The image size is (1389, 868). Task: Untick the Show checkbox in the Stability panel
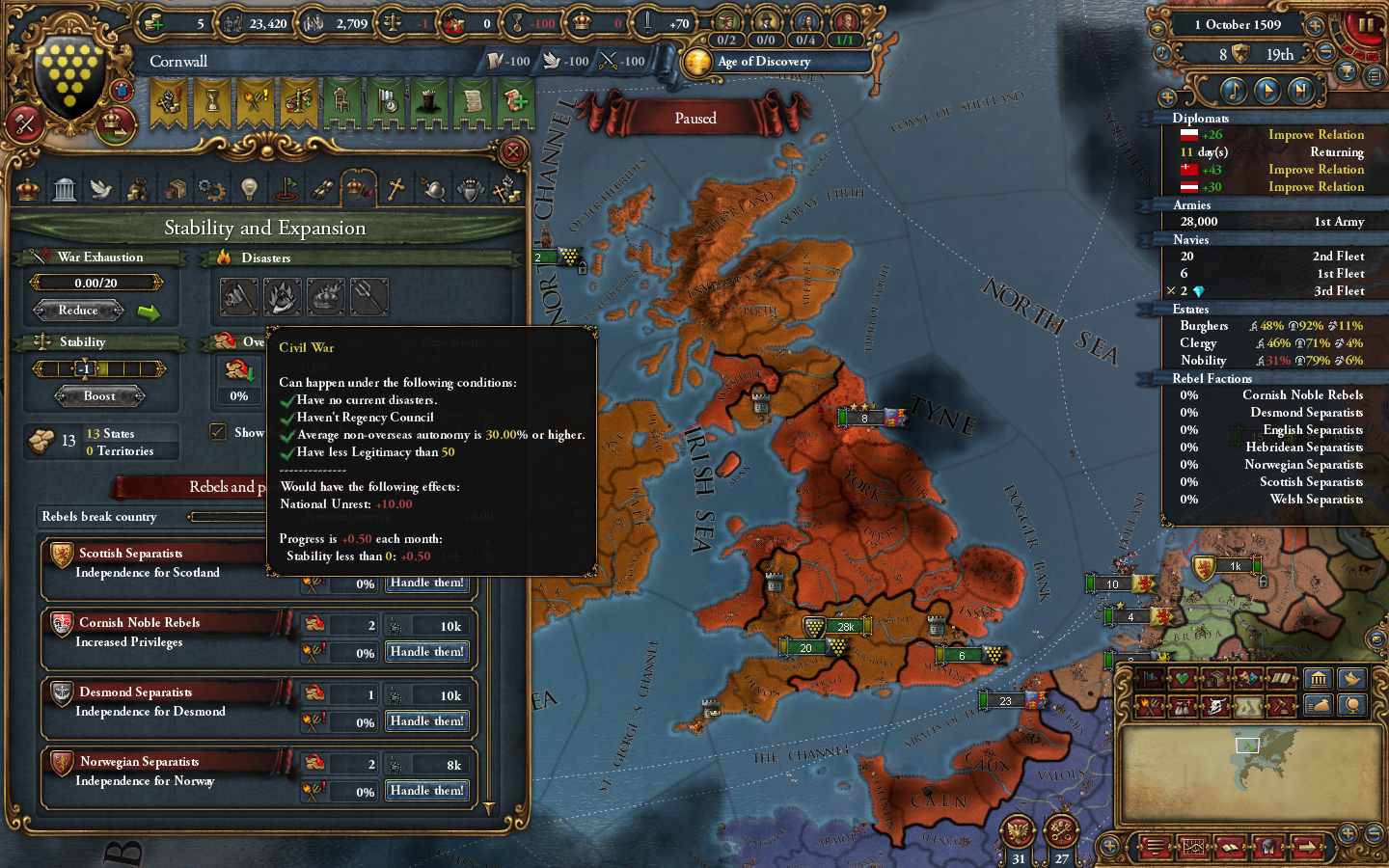[x=218, y=432]
